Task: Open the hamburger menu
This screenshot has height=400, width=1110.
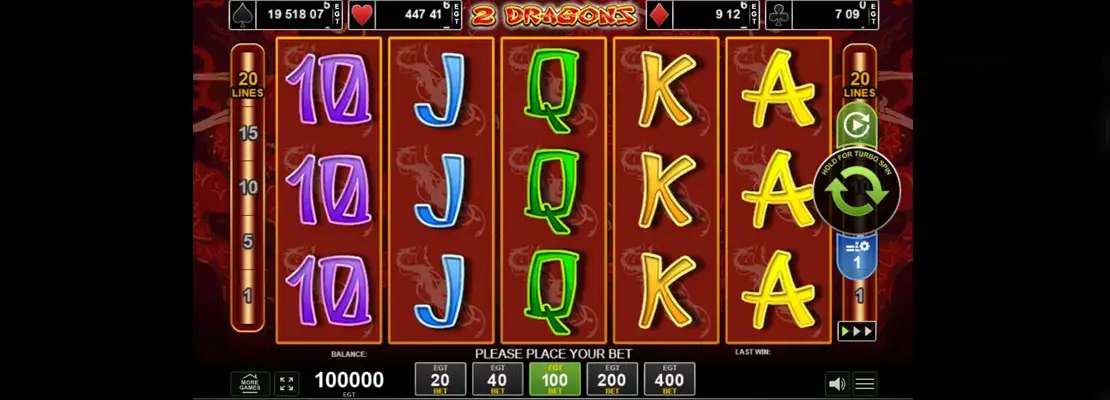Action: pyautogui.click(x=865, y=383)
